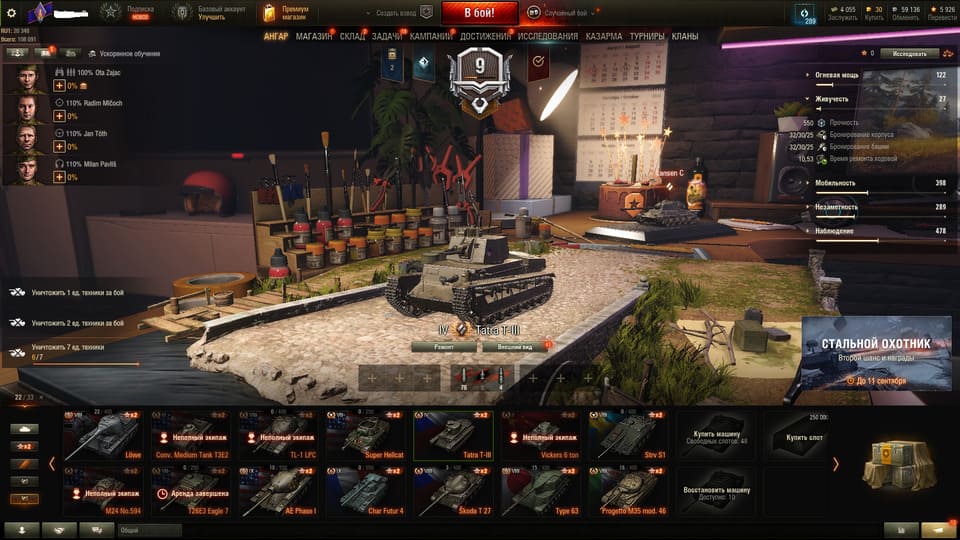The height and width of the screenshot is (540, 960).
Task: Open the «Премиум магазин»
Action: click(x=287, y=13)
